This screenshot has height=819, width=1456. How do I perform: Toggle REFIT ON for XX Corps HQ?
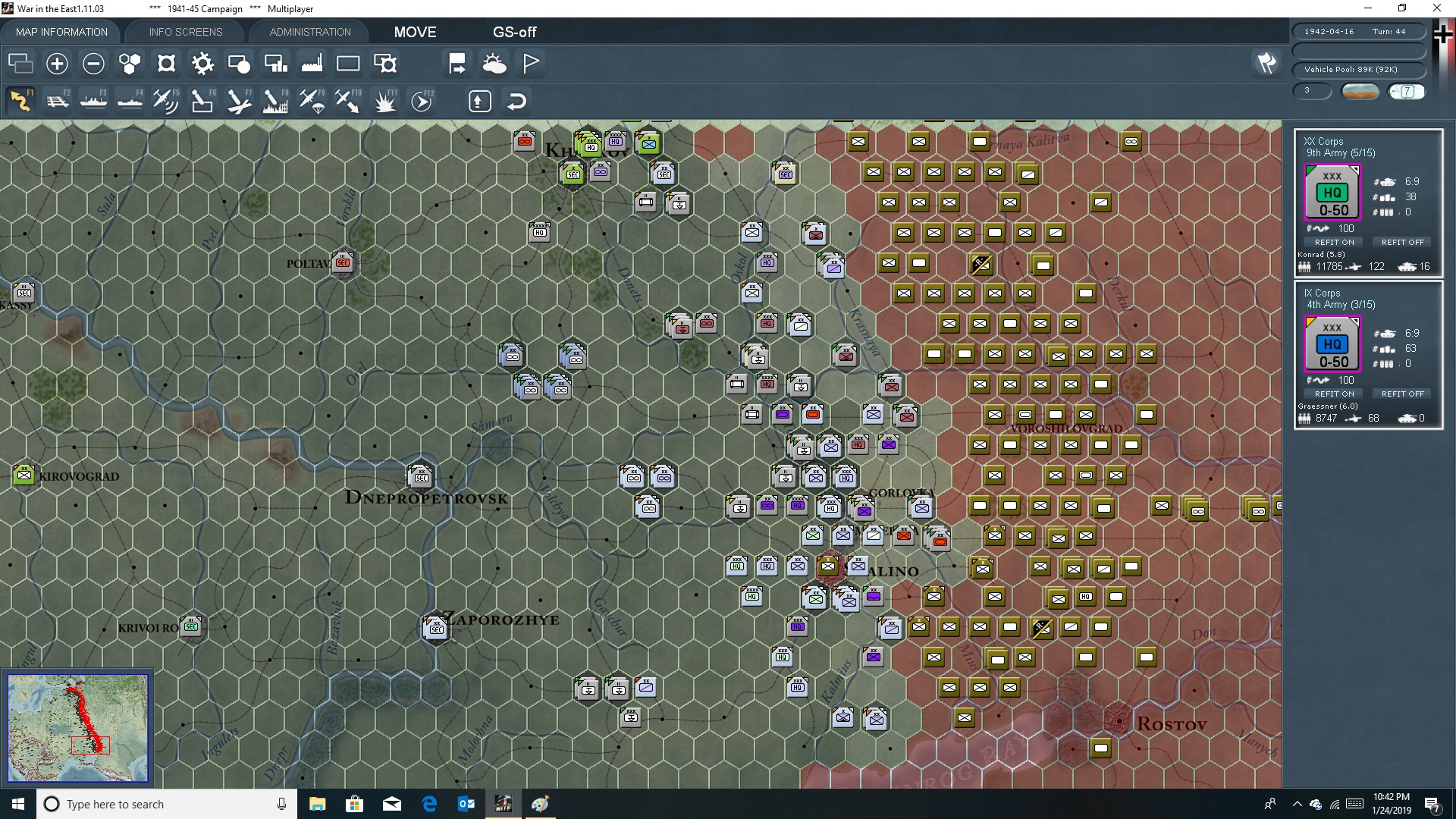coord(1334,242)
